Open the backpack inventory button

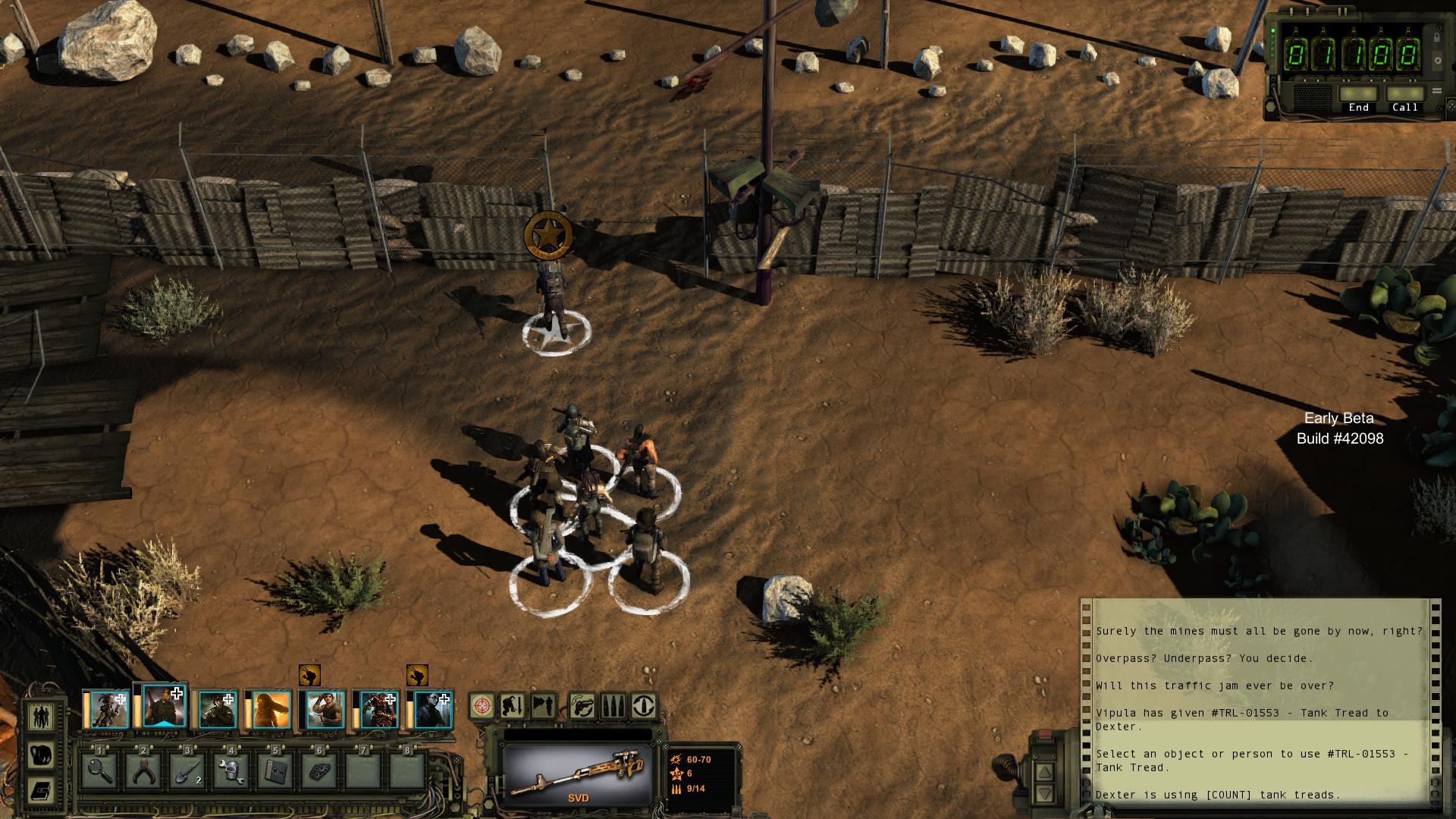click(41, 755)
